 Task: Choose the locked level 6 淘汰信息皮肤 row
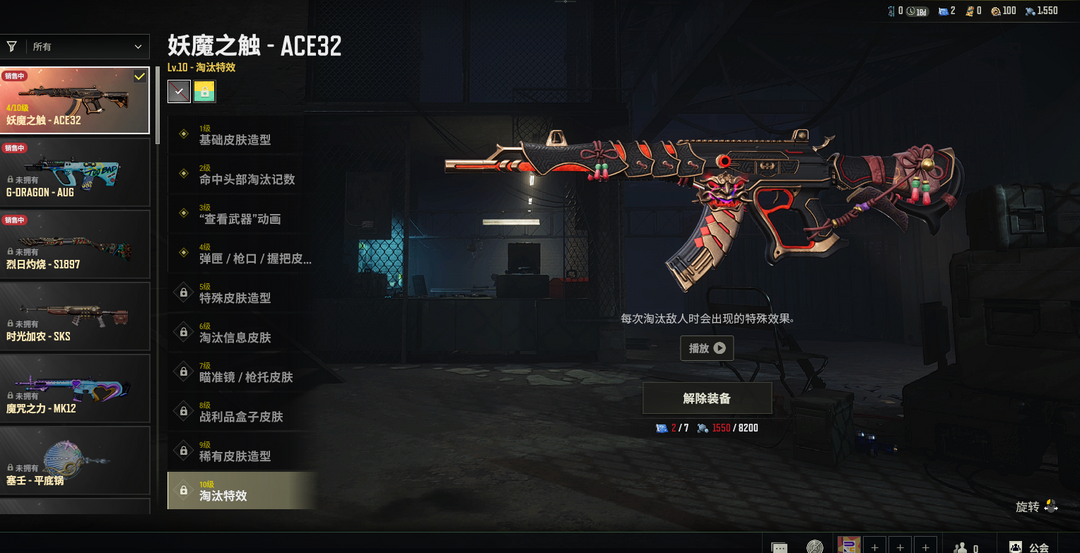click(x=240, y=332)
